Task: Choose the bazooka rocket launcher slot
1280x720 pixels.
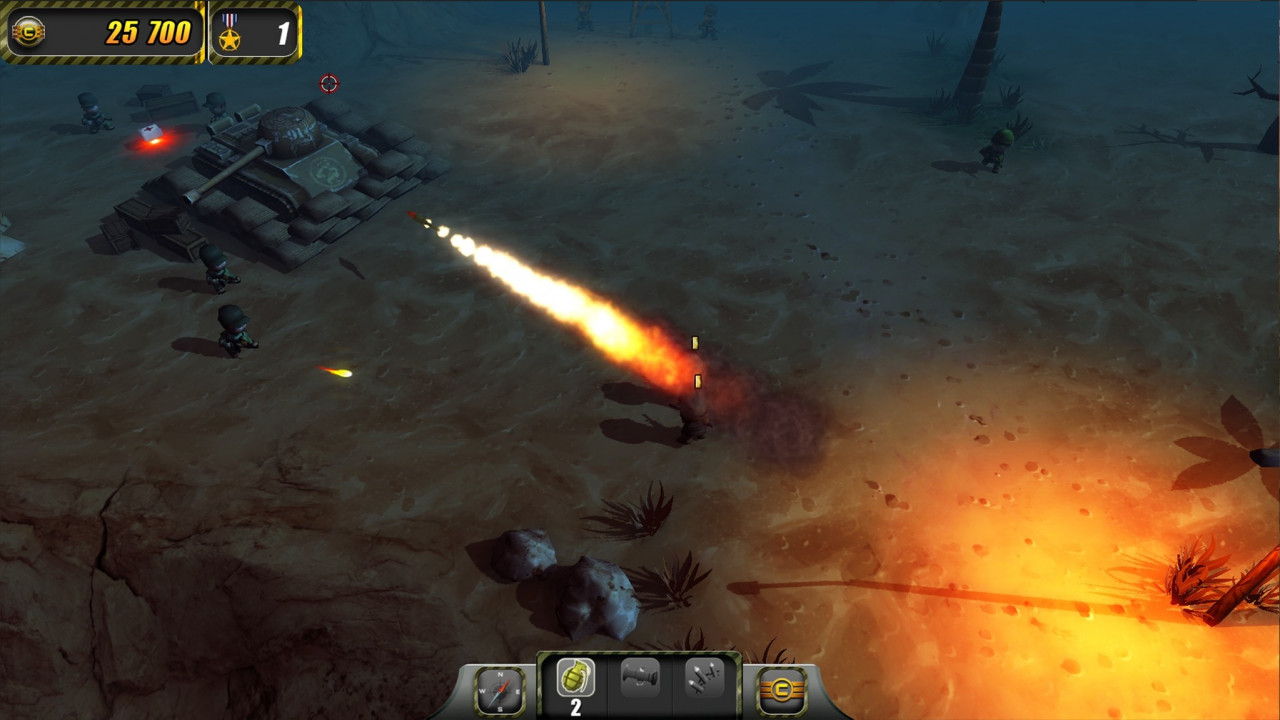Action: [640, 680]
